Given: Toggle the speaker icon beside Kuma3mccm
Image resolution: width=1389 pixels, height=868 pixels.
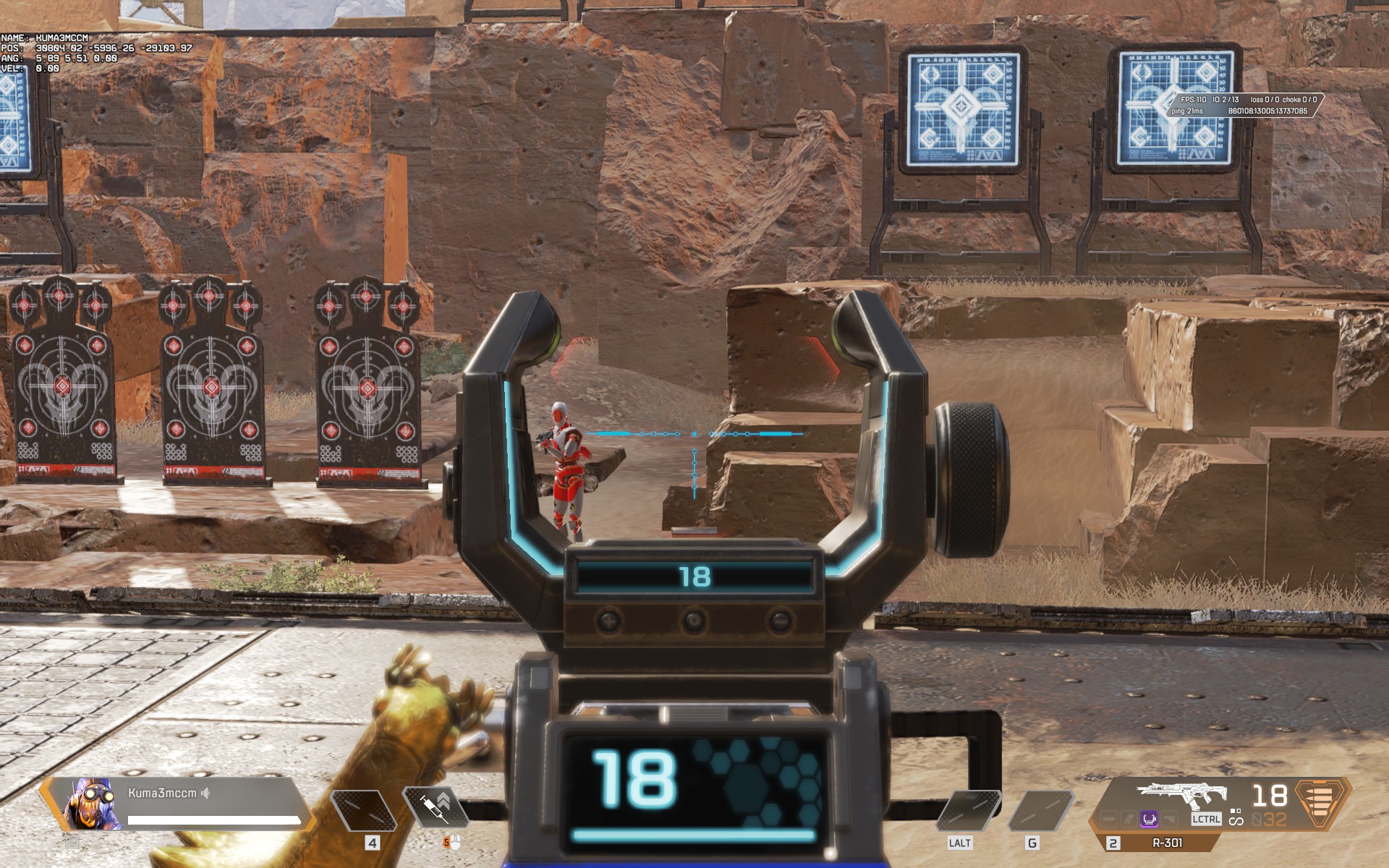Looking at the screenshot, I should [x=205, y=793].
